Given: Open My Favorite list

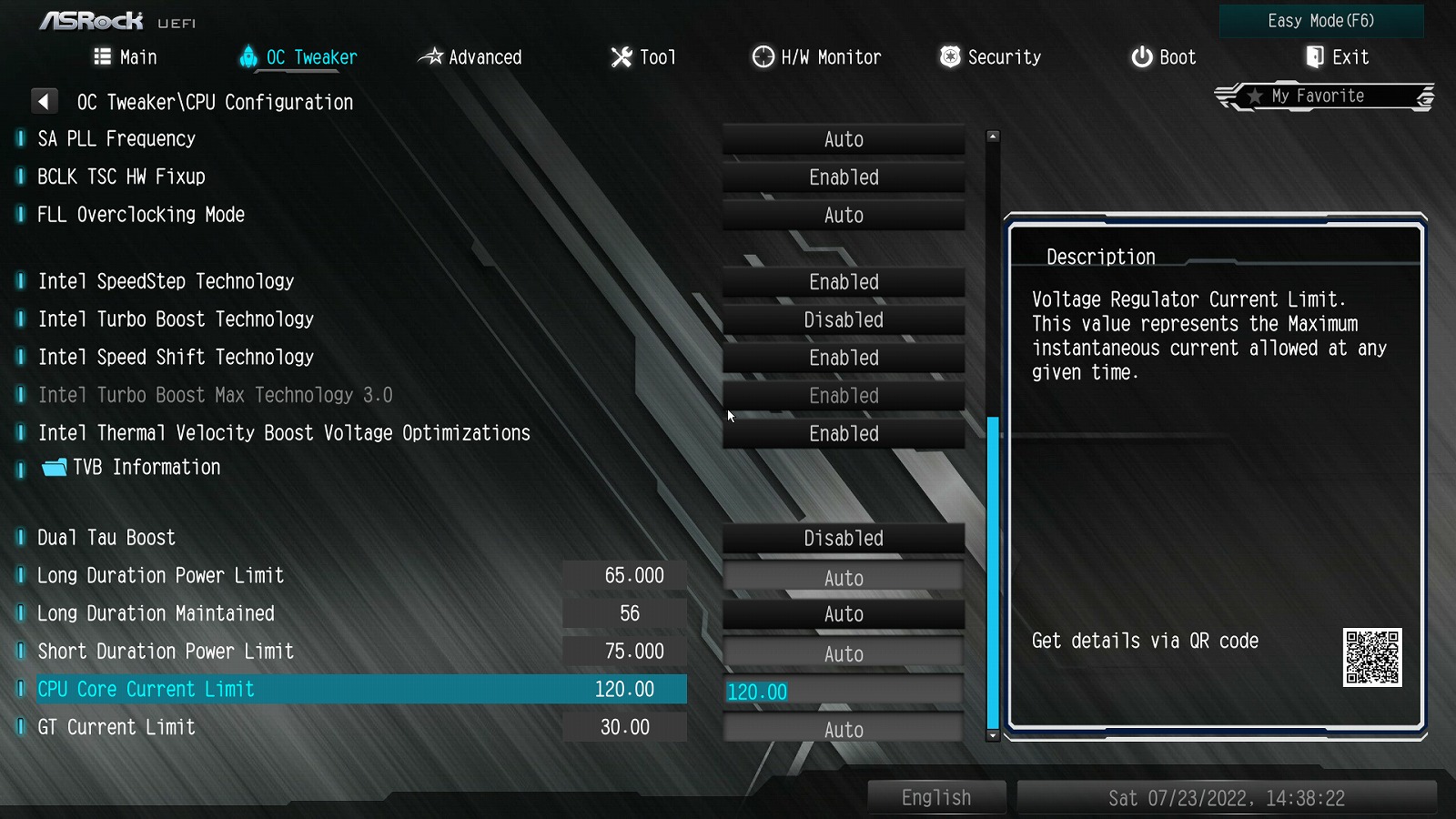Looking at the screenshot, I should [x=1323, y=96].
